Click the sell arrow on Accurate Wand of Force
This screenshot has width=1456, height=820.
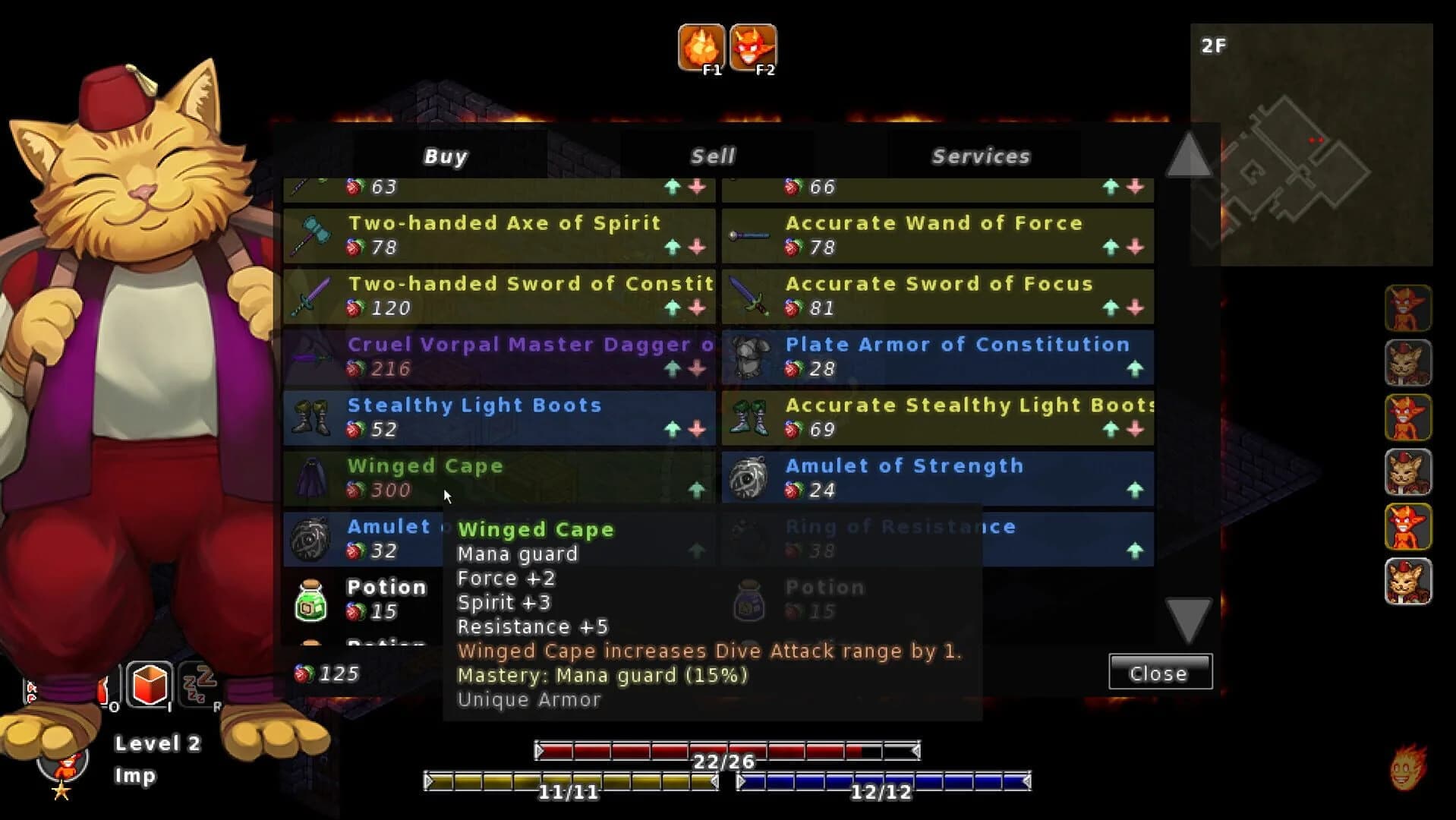pos(1133,245)
